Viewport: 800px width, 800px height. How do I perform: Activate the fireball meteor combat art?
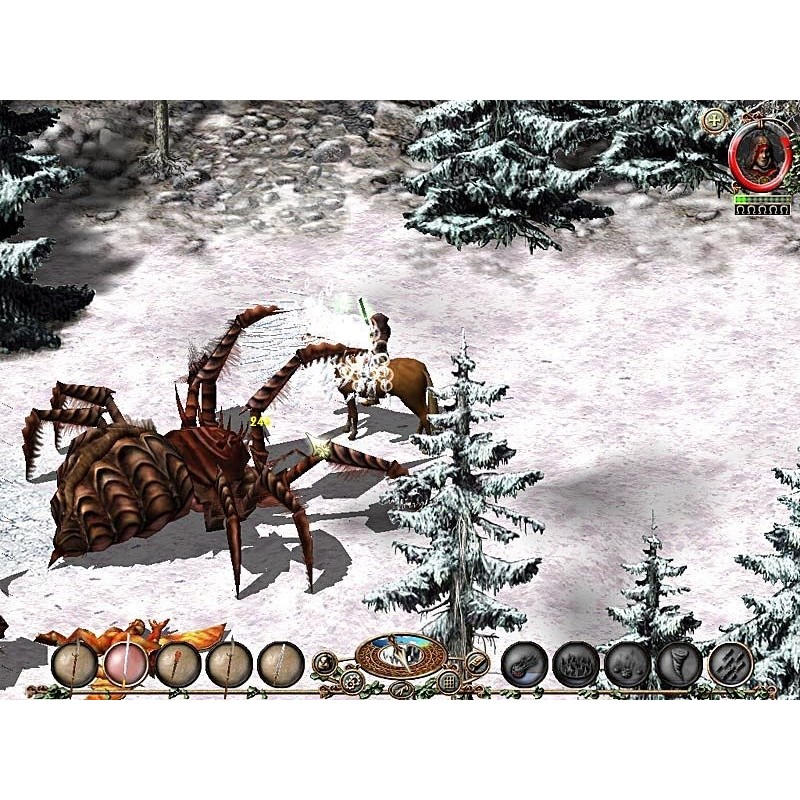point(524,663)
